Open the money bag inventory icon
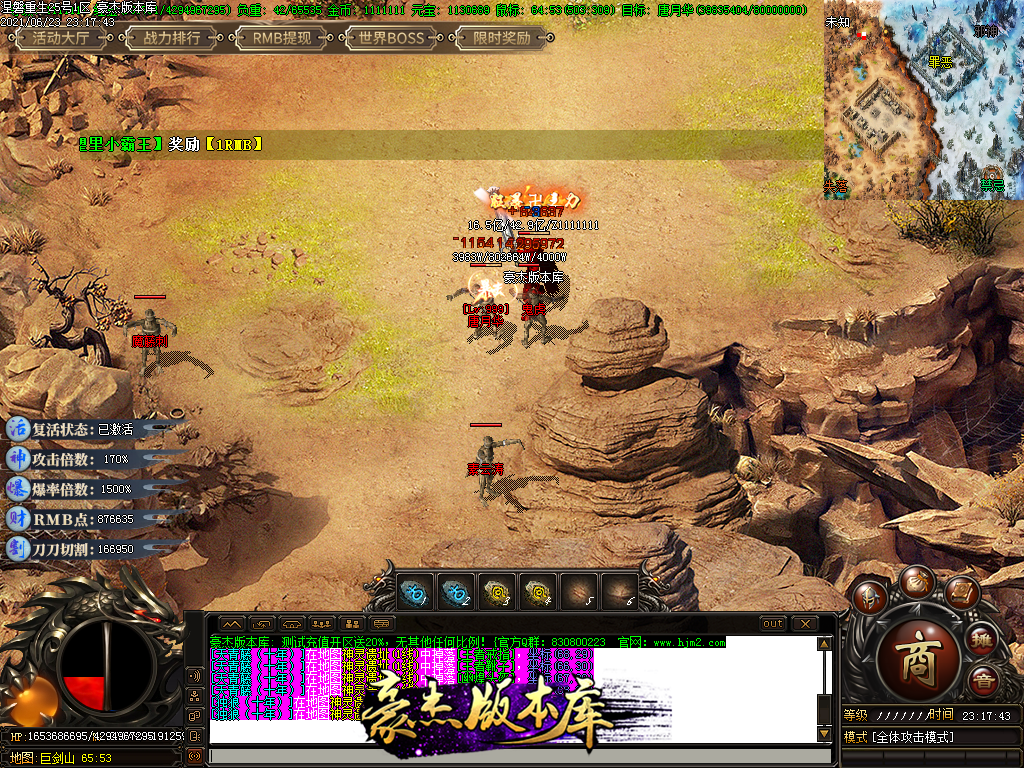Screen dimensions: 1024x768 (x=916, y=580)
